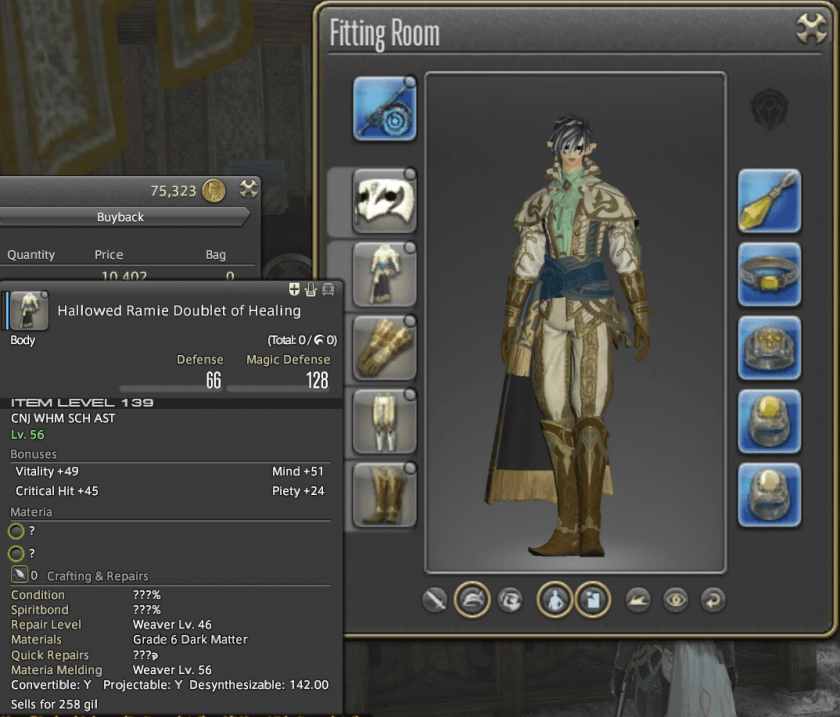The image size is (840, 717).
Task: Click the boot icon preview button
Action: coord(638,600)
